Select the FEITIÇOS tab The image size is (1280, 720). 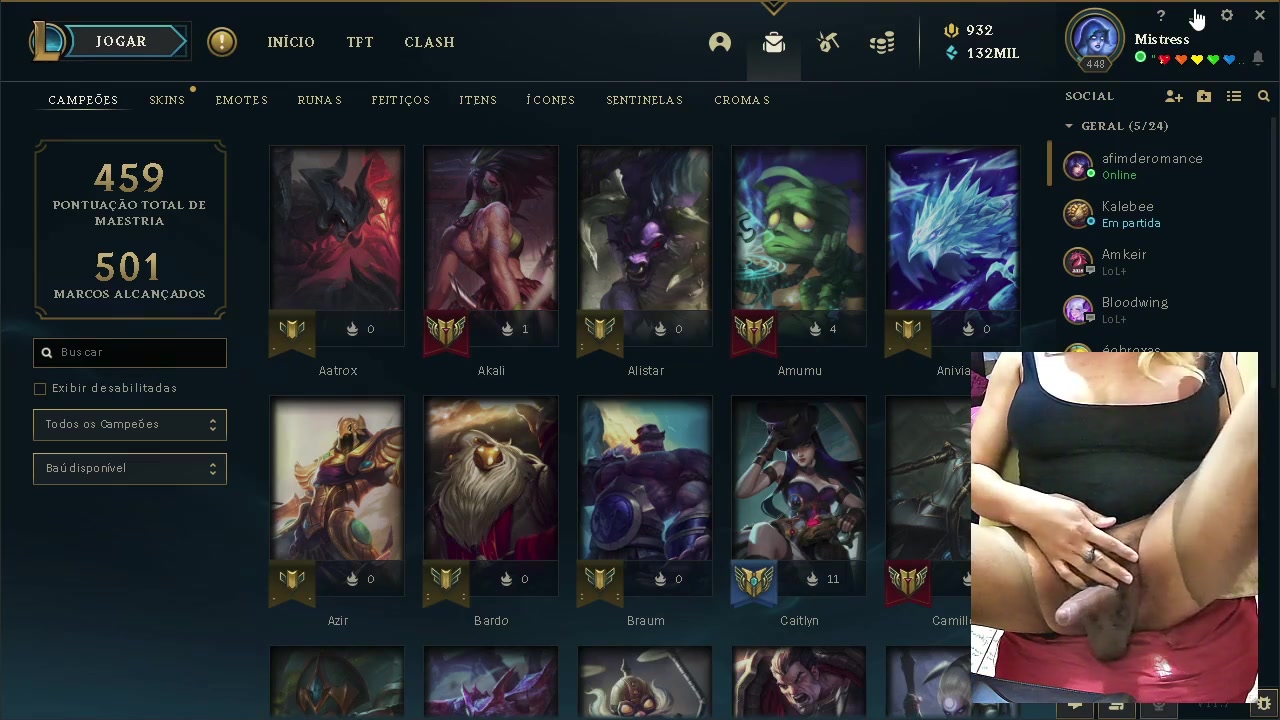400,100
